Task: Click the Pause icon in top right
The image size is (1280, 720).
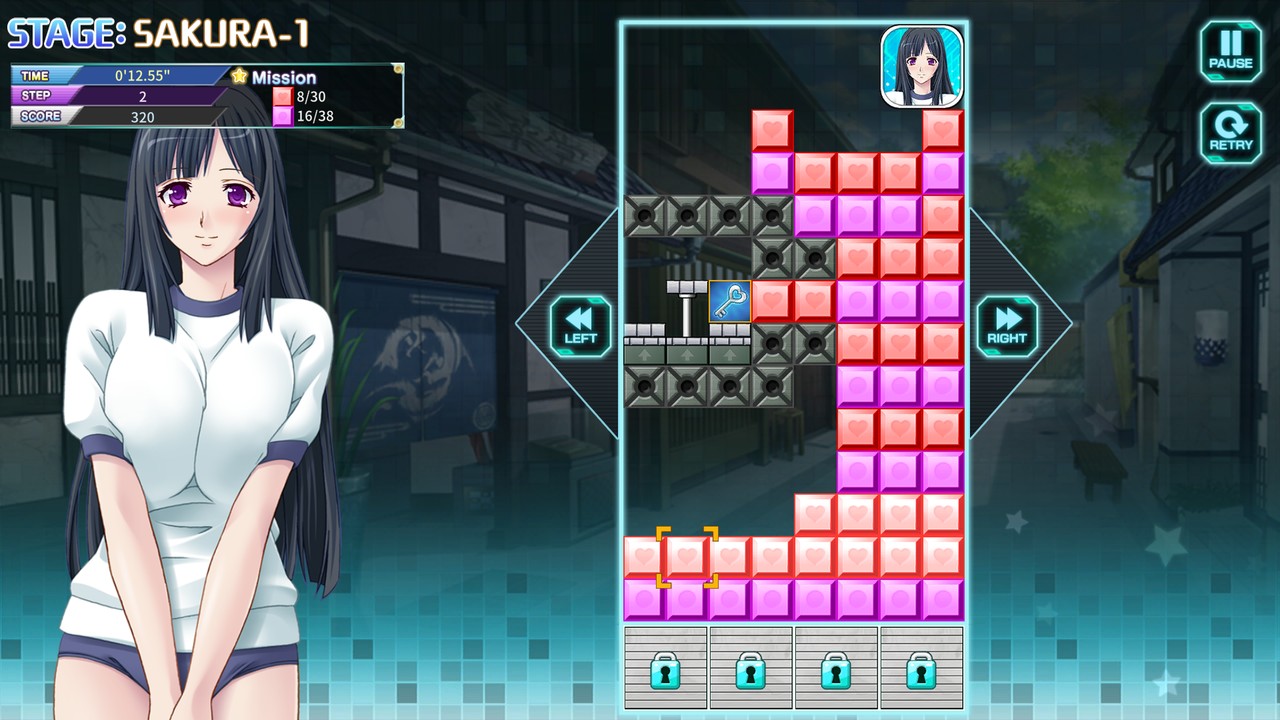Action: (x=1229, y=50)
